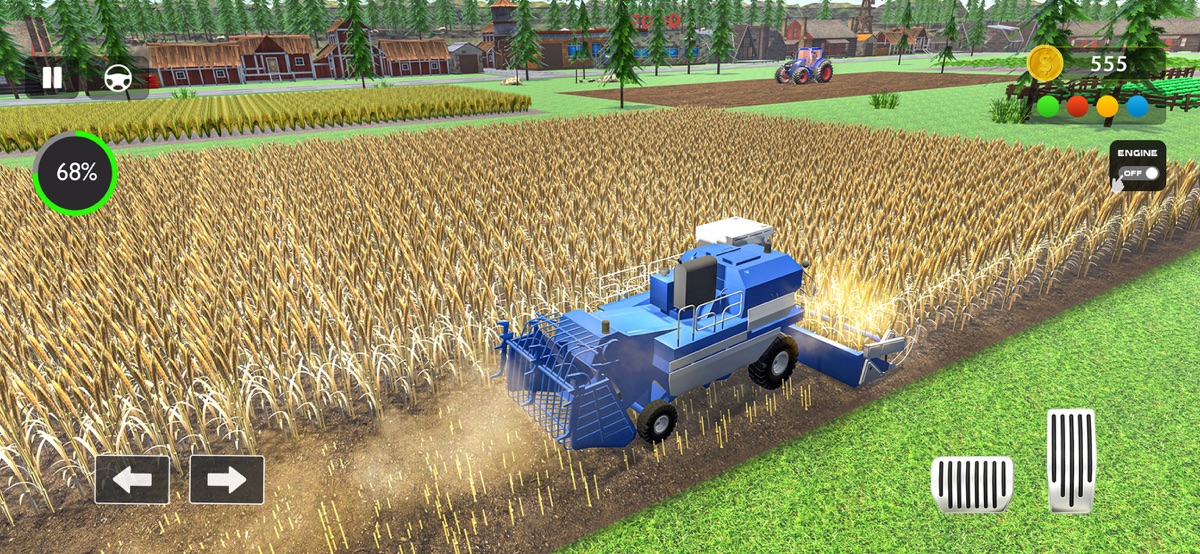Choose the yellow color dot
Viewport: 1200px width, 554px height.
pyautogui.click(x=1107, y=106)
